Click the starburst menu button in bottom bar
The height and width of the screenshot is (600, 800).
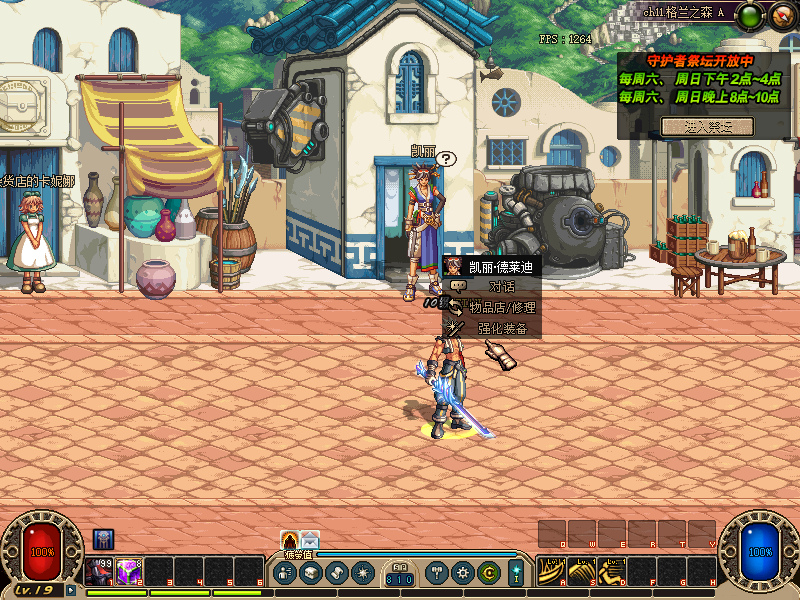pyautogui.click(x=360, y=573)
